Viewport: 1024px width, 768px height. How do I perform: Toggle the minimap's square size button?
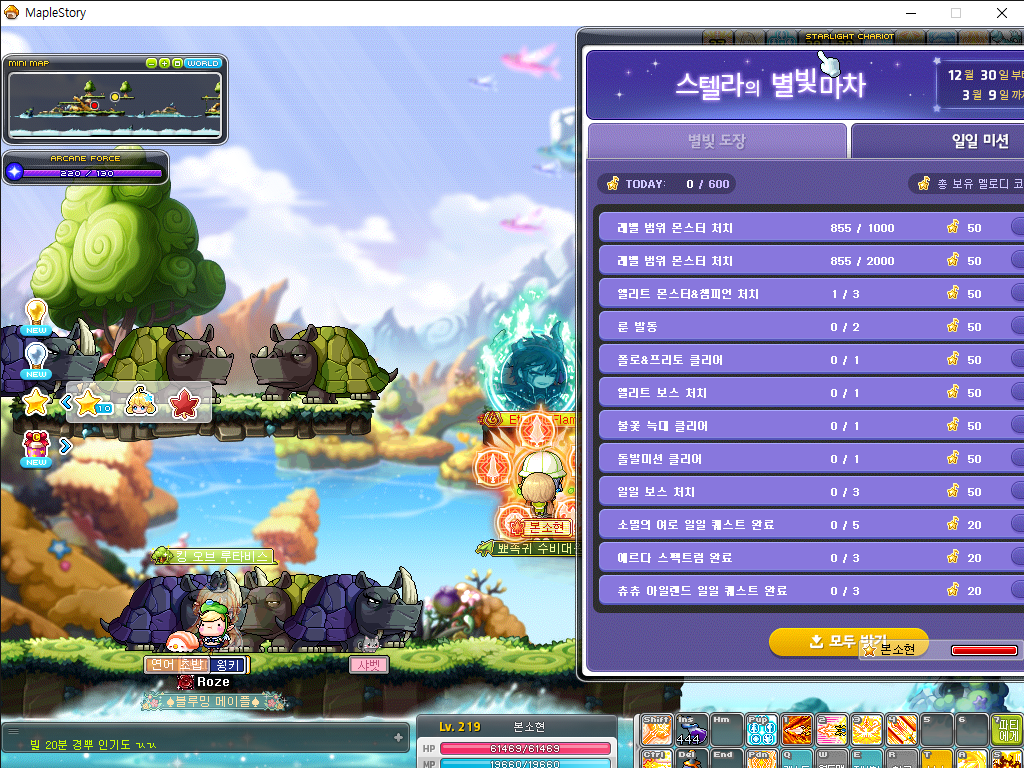(x=177, y=63)
